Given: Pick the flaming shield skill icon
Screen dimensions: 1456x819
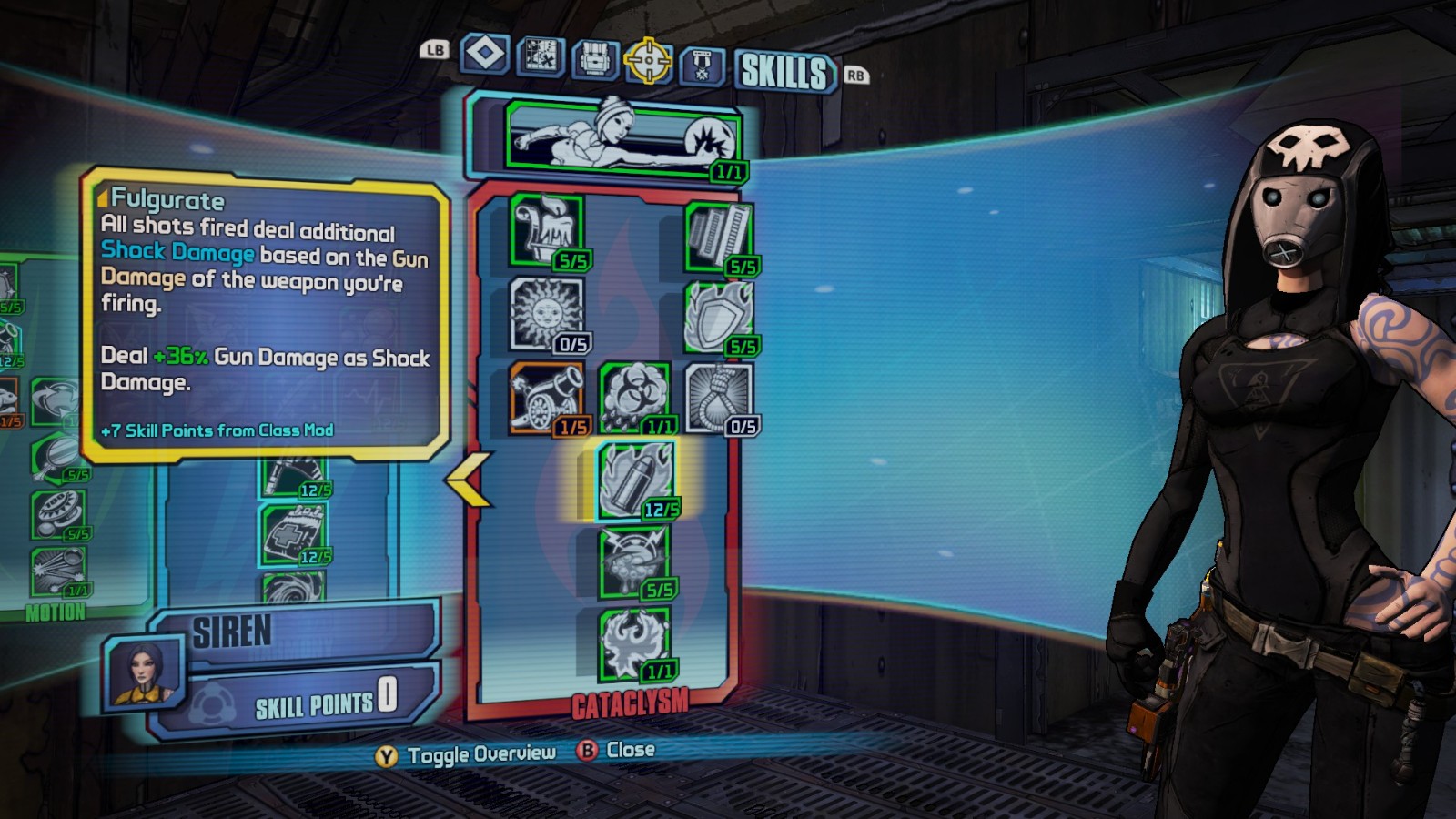Looking at the screenshot, I should 719,317.
